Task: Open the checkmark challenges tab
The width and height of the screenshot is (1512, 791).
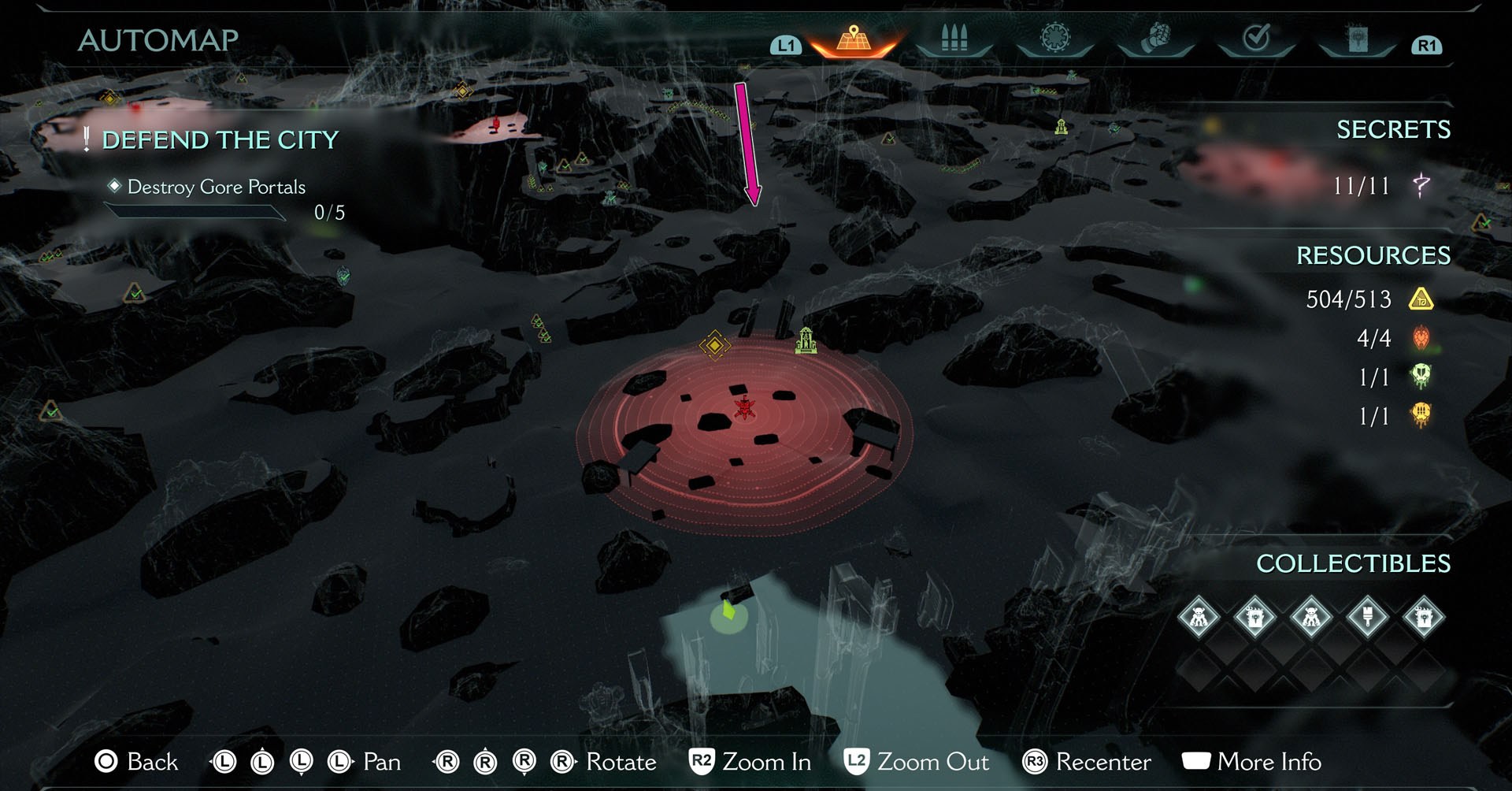Action: 1256,39
